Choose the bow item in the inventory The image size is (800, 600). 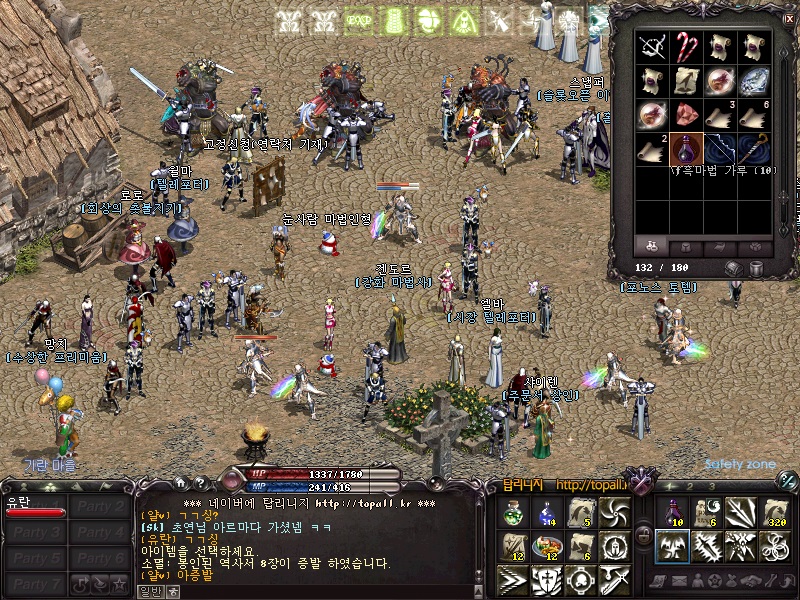pyautogui.click(x=720, y=148)
